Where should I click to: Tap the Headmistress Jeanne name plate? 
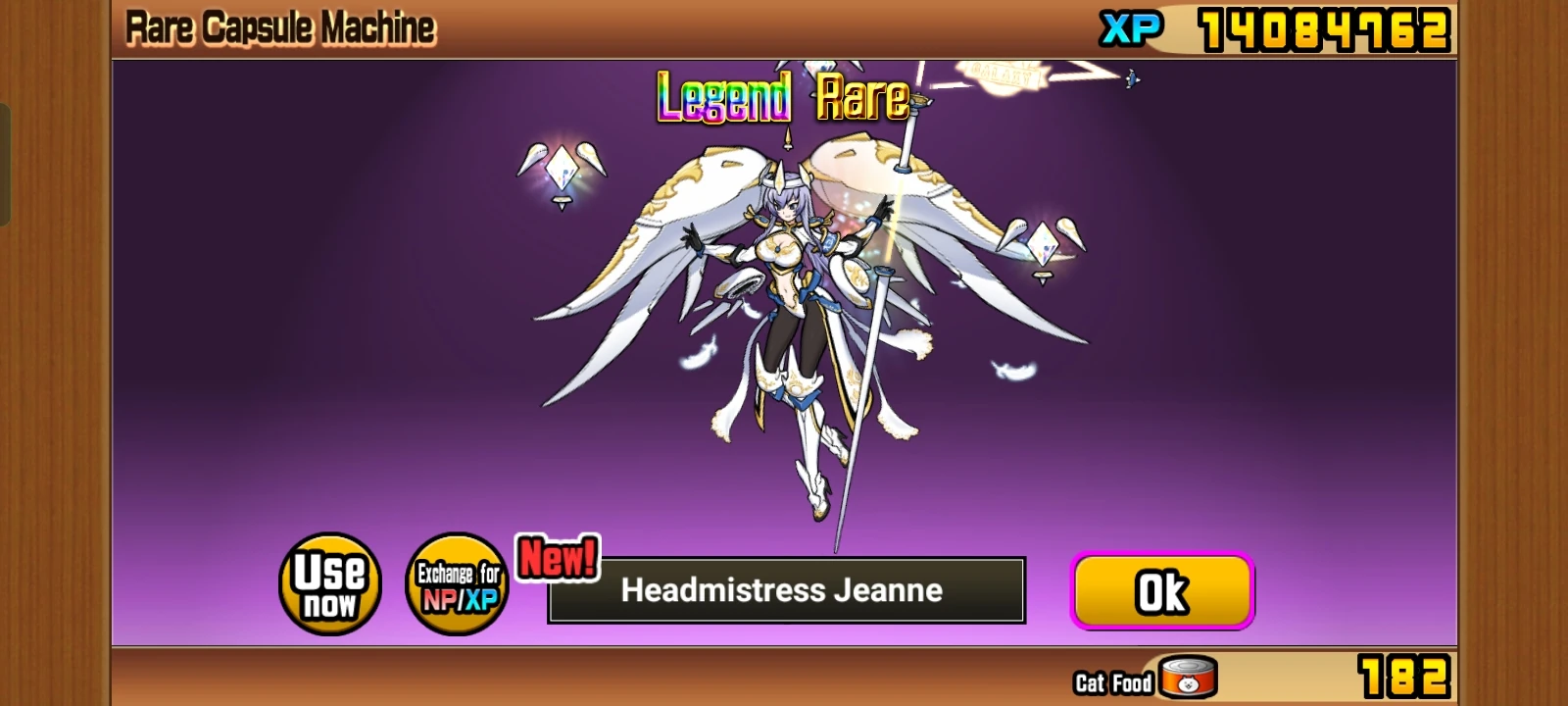tap(784, 590)
